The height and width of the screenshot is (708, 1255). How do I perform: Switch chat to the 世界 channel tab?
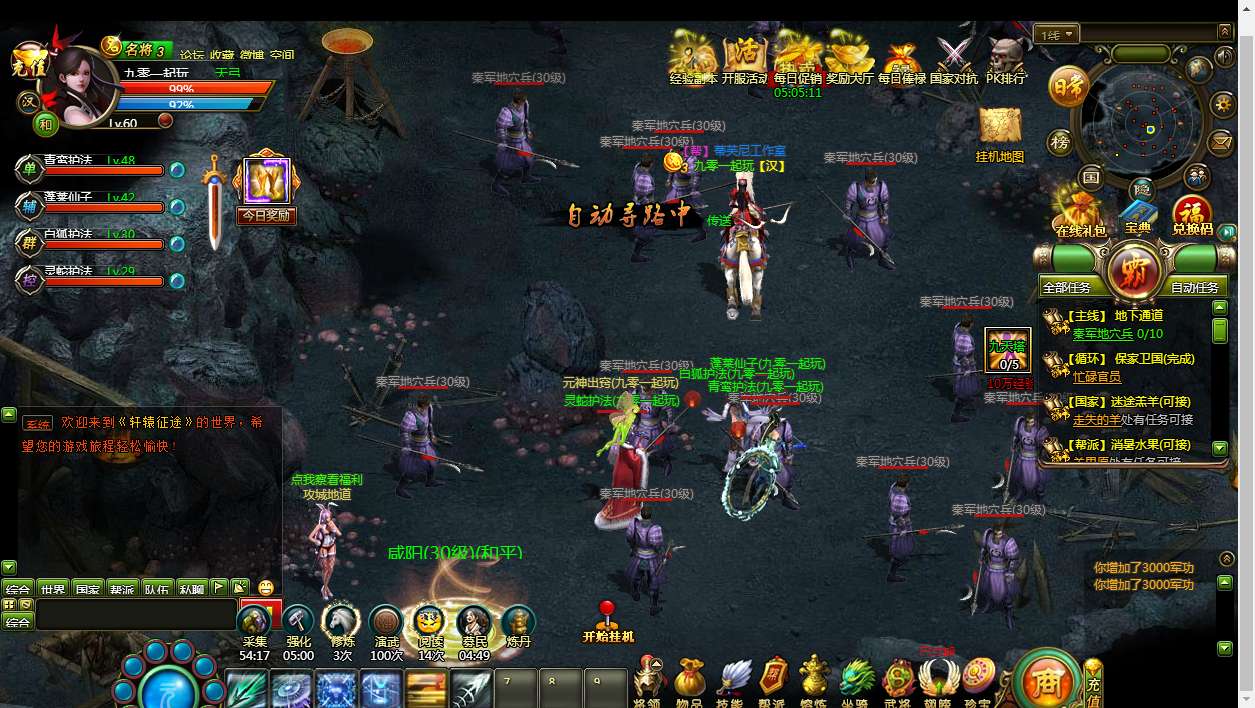pyautogui.click(x=53, y=589)
